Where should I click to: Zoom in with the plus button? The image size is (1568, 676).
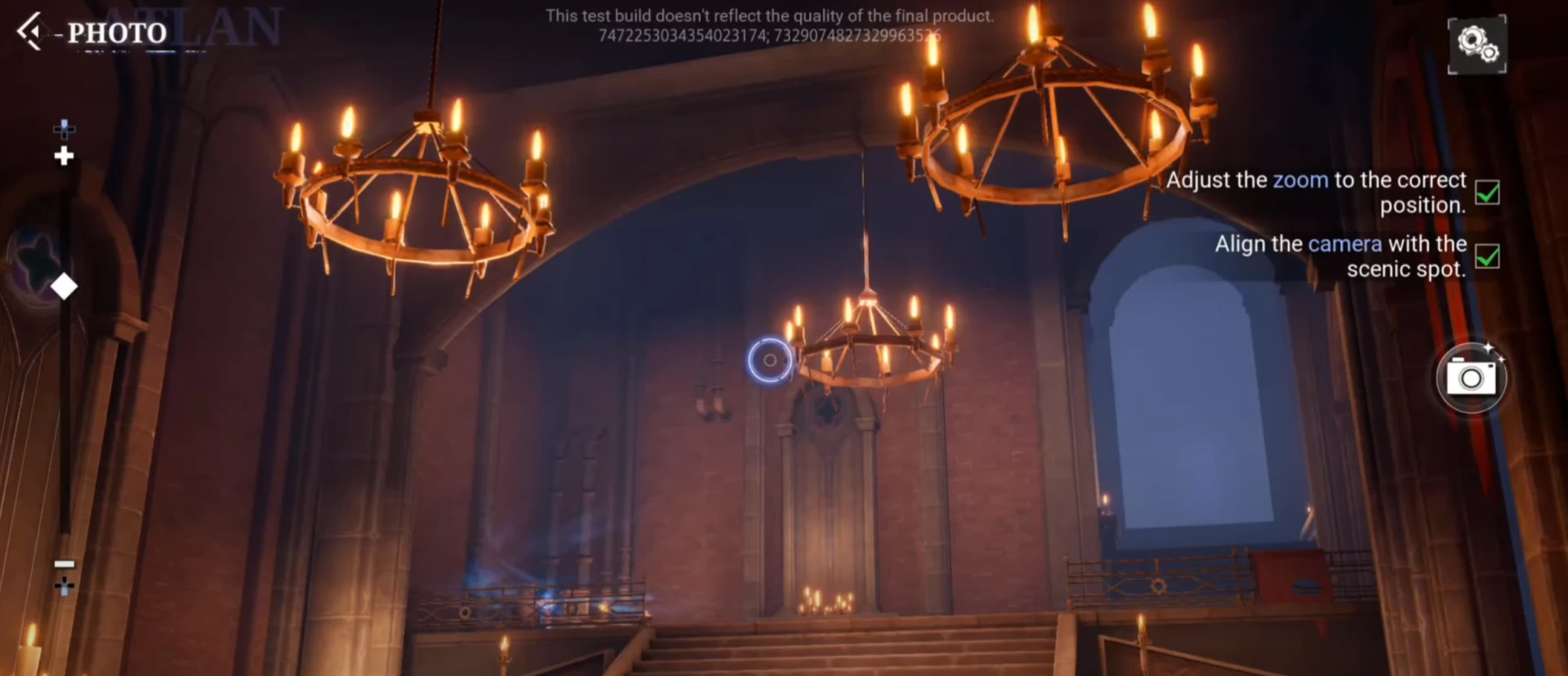pyautogui.click(x=64, y=155)
